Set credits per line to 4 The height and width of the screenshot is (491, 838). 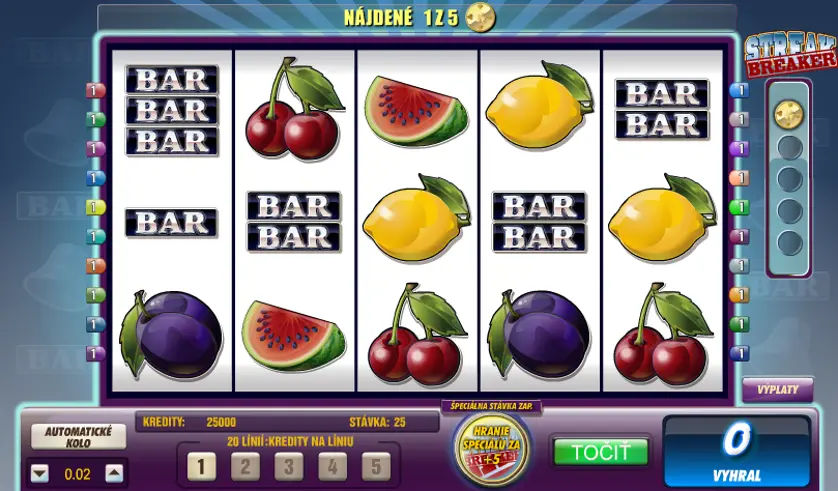point(332,466)
